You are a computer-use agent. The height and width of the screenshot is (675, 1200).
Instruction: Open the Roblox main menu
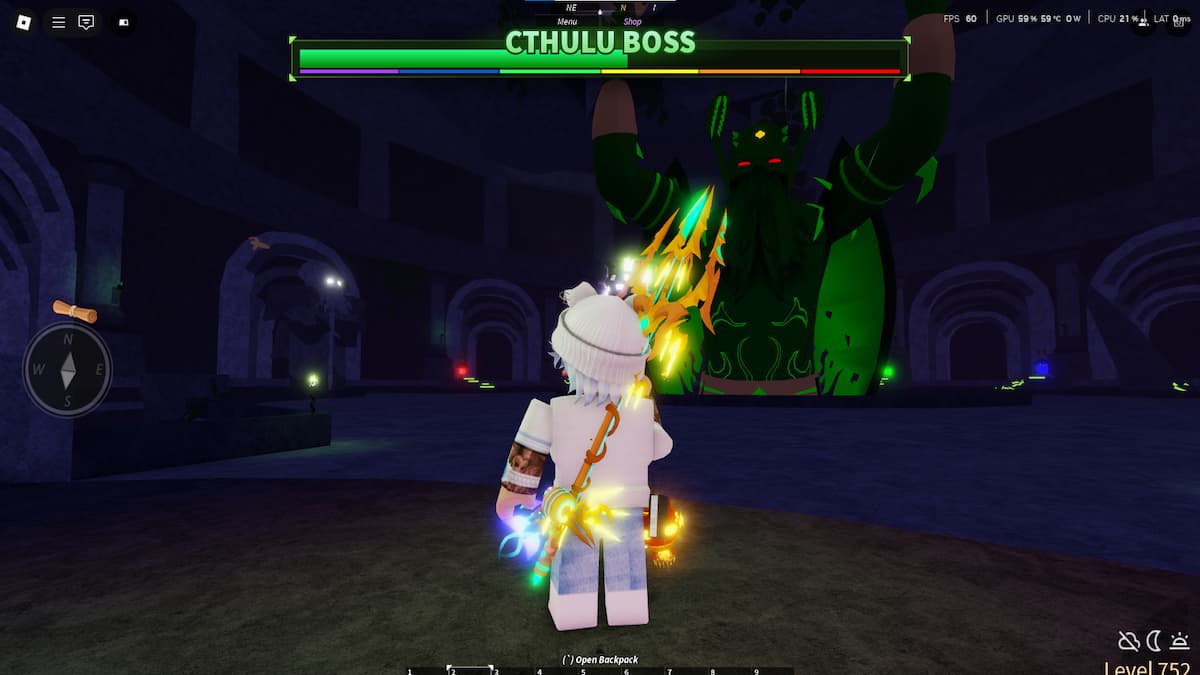click(25, 22)
